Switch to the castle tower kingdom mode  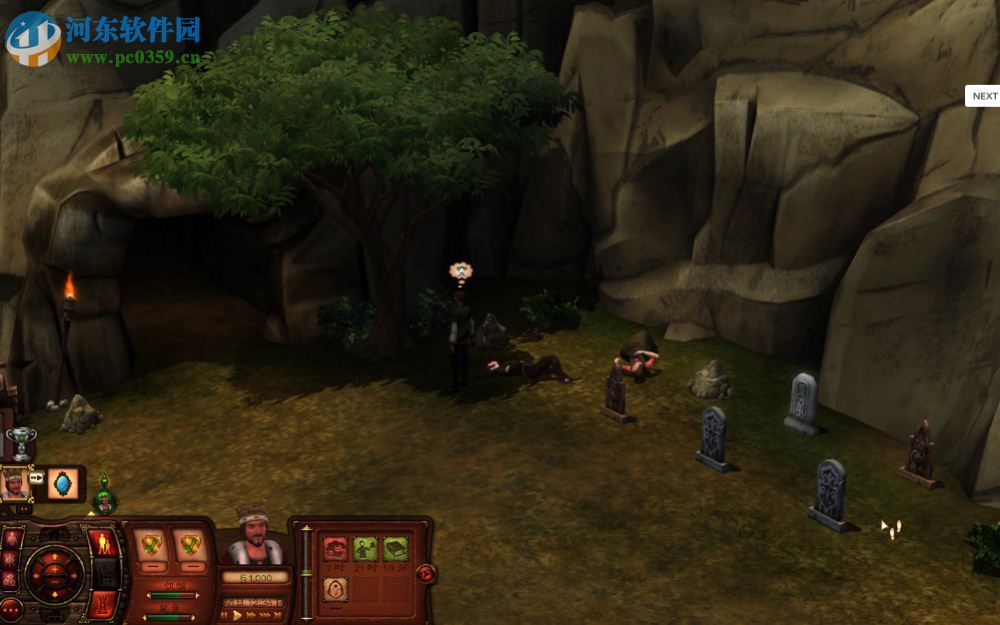103,603
